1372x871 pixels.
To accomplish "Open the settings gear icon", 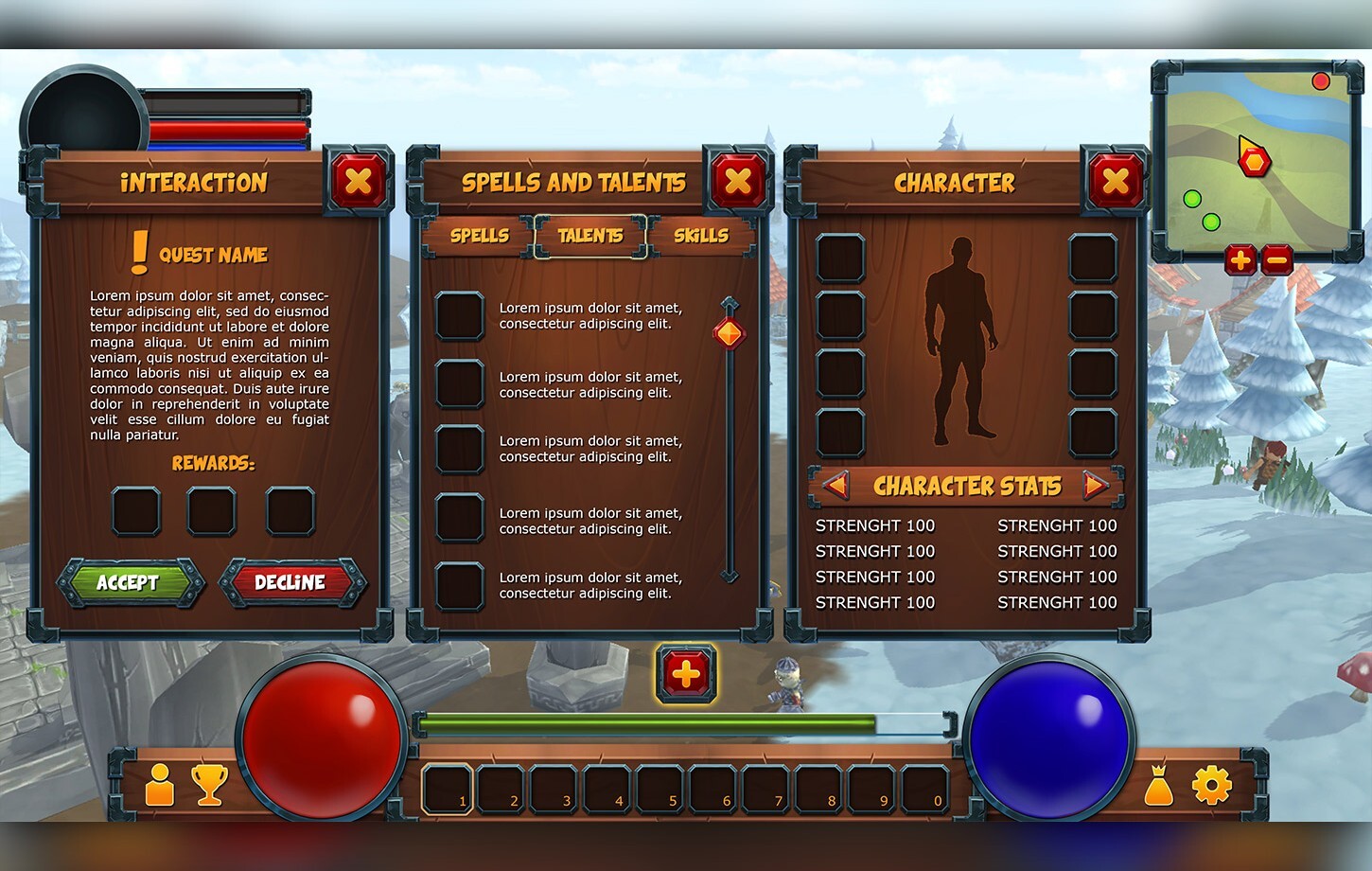I will coord(1211,784).
